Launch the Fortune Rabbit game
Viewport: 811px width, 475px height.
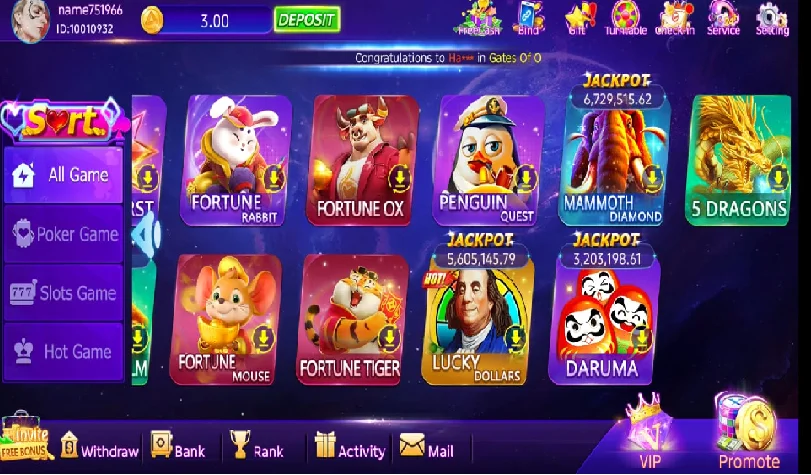coord(234,160)
